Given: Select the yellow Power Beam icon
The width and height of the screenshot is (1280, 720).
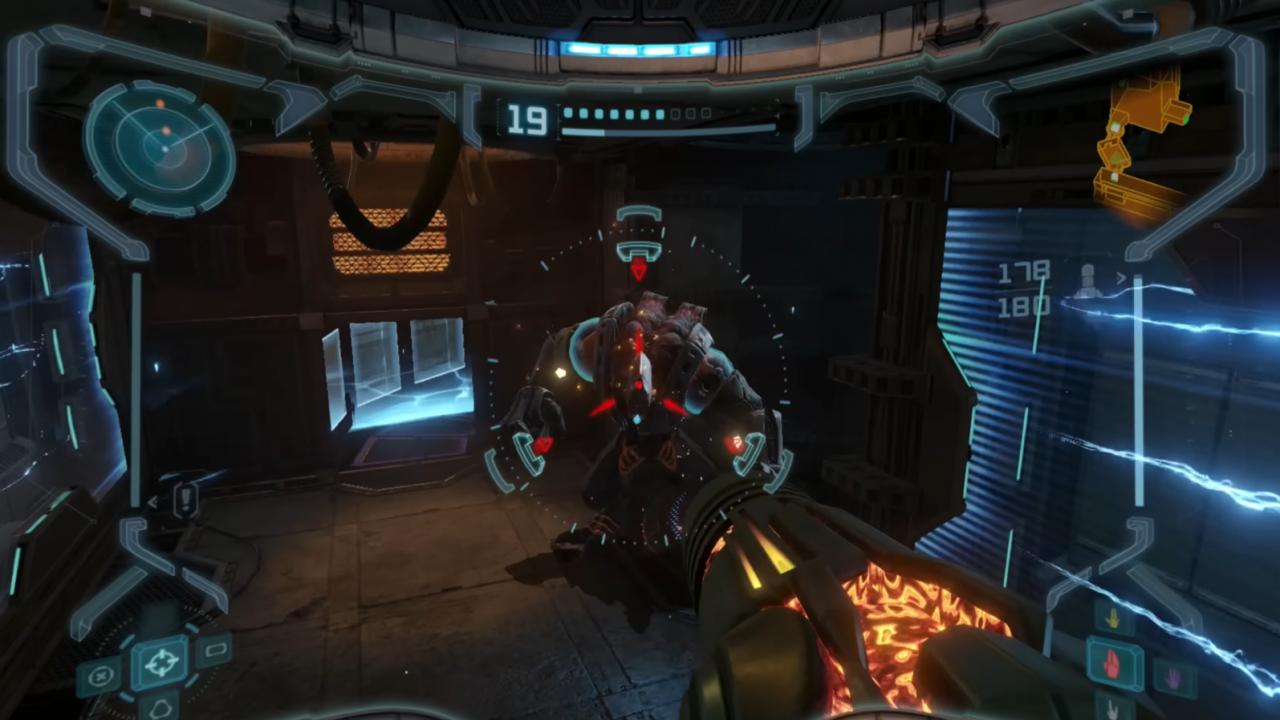Looking at the screenshot, I should coord(1113,618).
